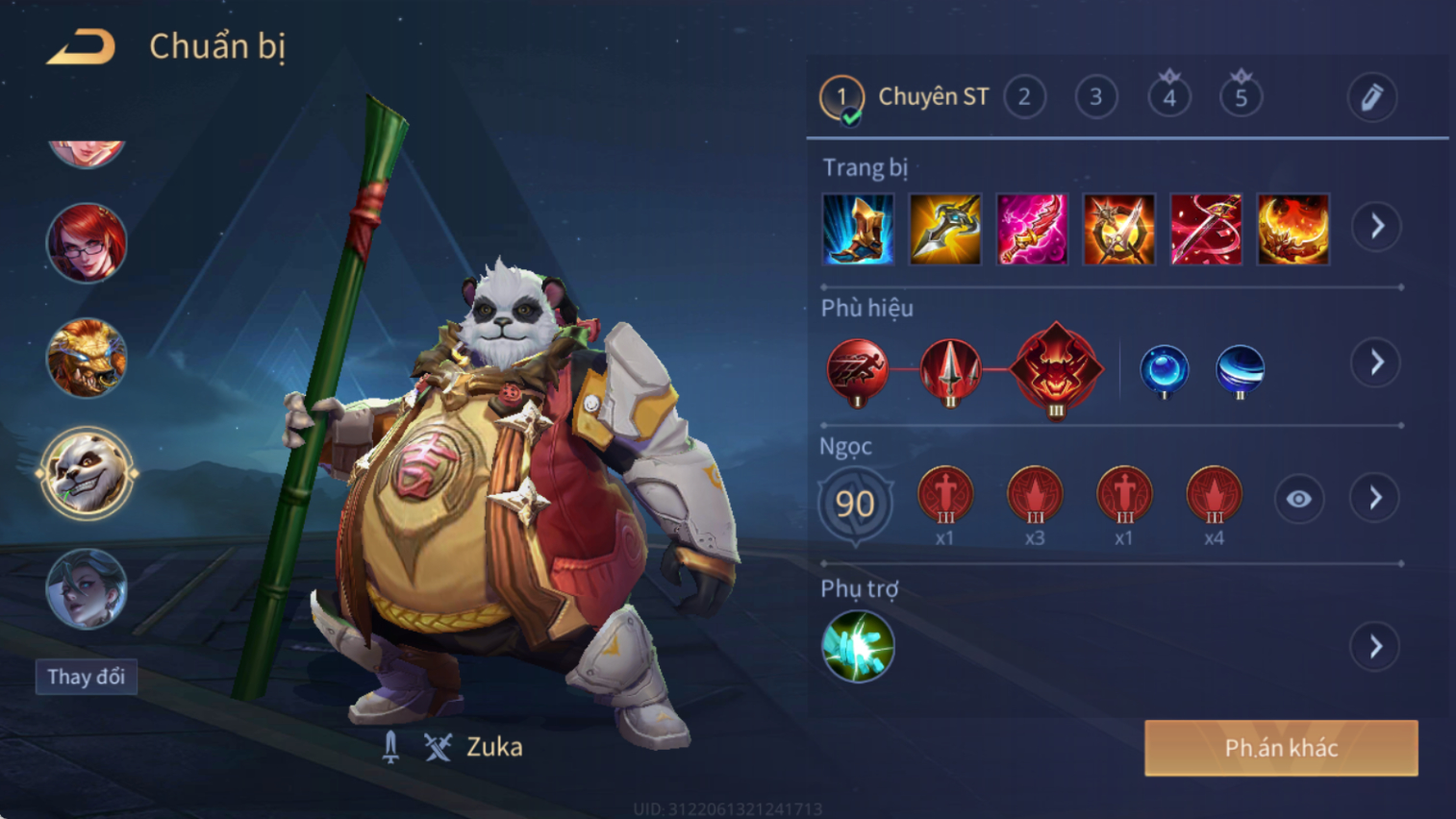
Task: Edit the preset name with pencil icon
Action: pyautogui.click(x=1371, y=97)
